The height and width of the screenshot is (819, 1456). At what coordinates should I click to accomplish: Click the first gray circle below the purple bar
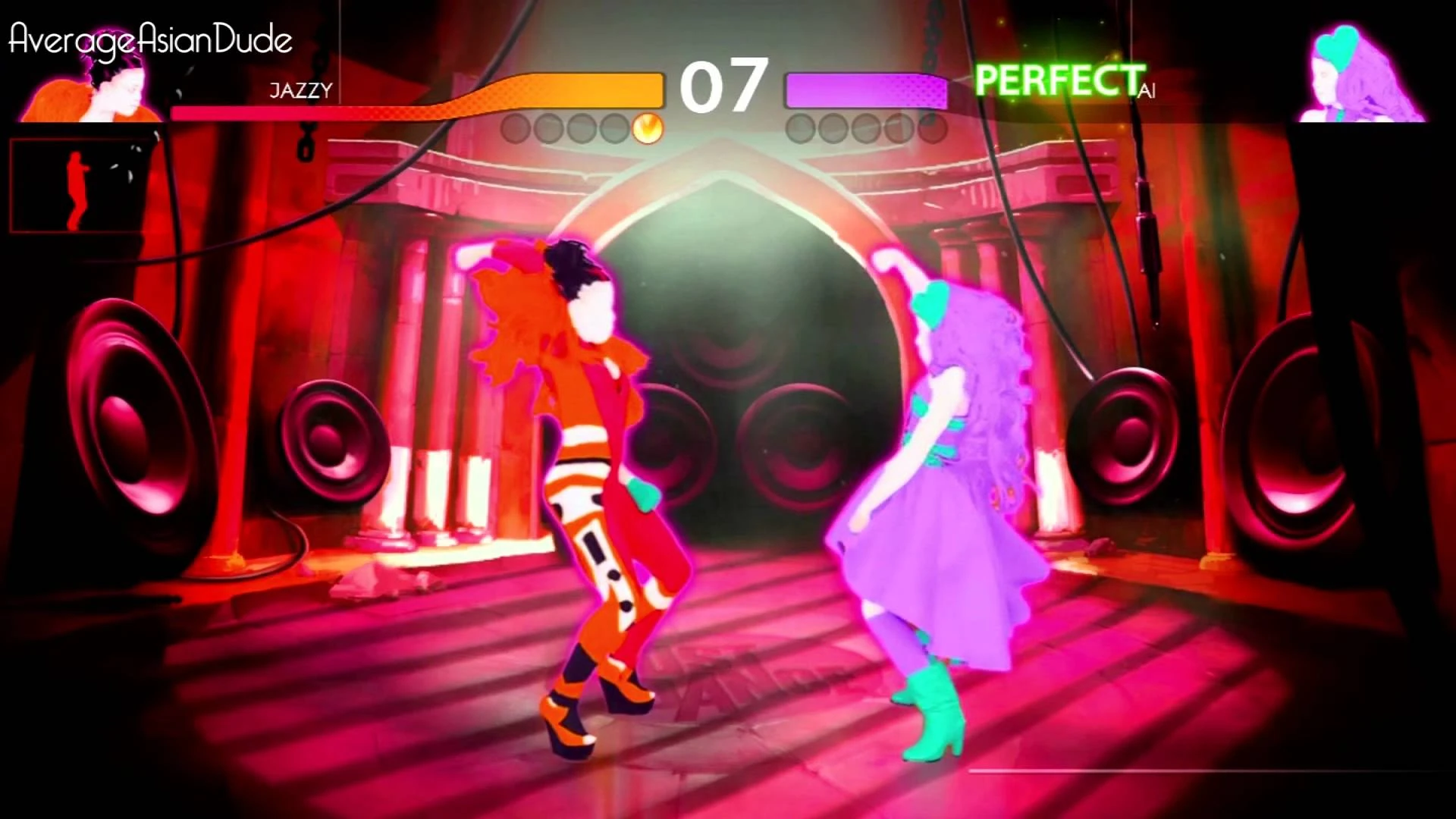pos(801,130)
